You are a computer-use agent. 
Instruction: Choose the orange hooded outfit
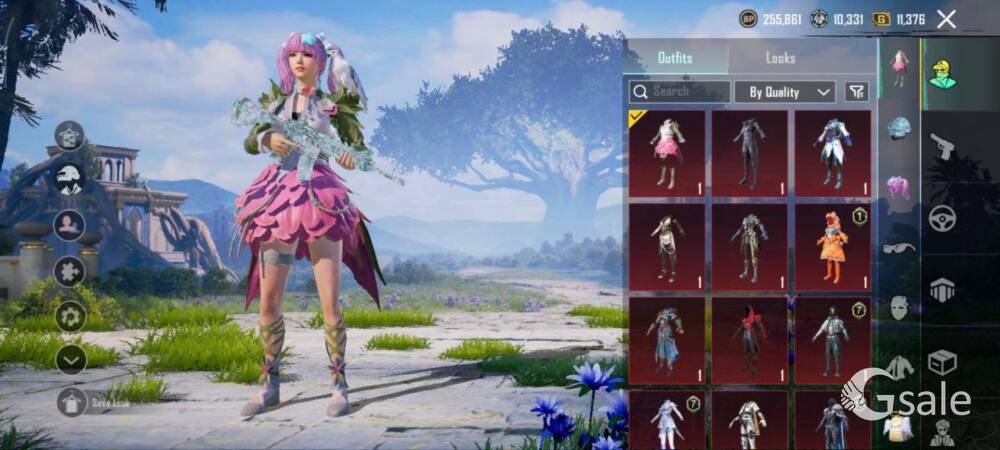coord(832,246)
